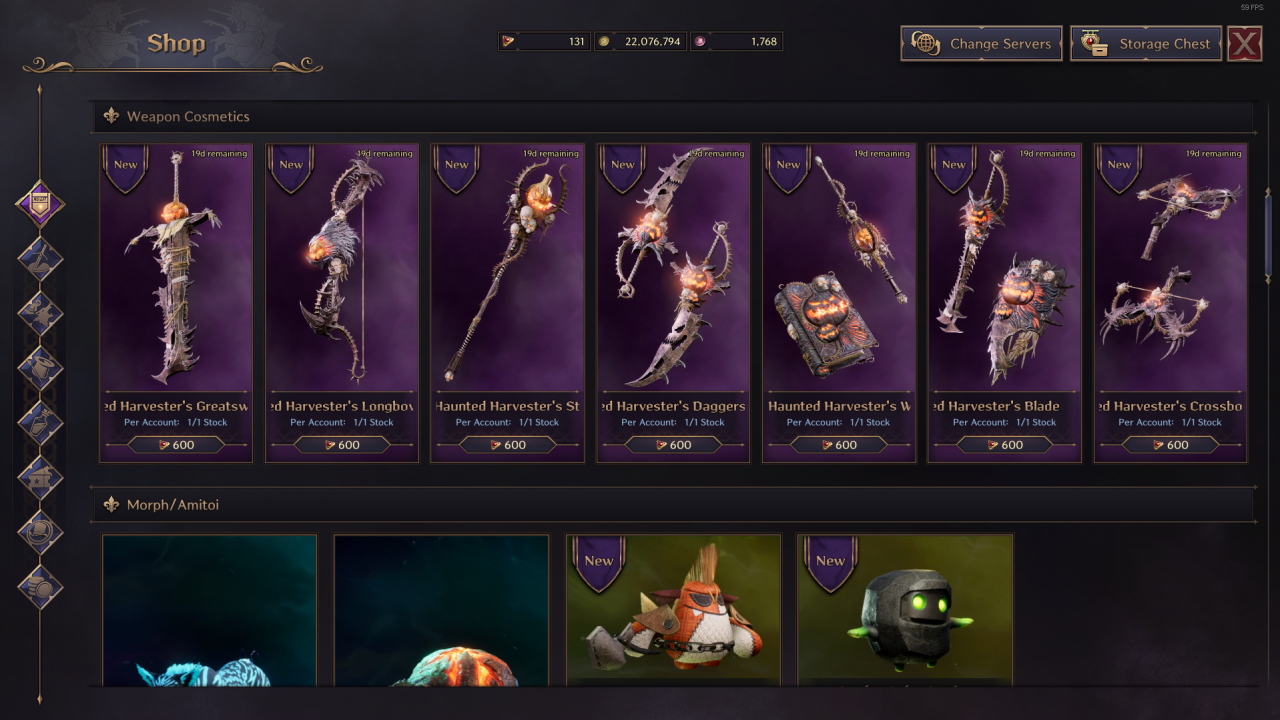
Task: Select the bottom-most sidebar category icon
Action: pos(40,587)
